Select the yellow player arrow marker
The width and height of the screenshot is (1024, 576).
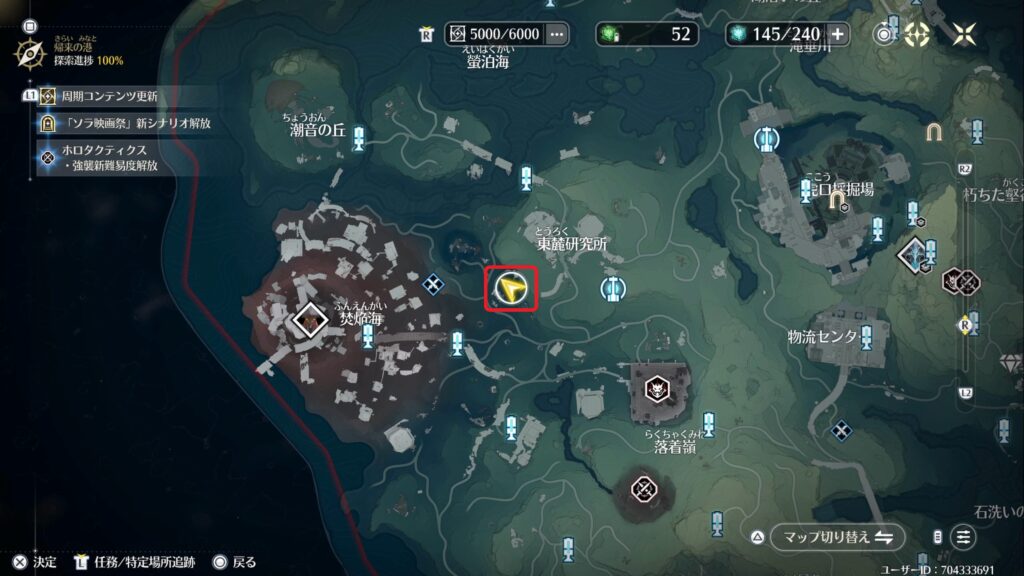click(511, 289)
